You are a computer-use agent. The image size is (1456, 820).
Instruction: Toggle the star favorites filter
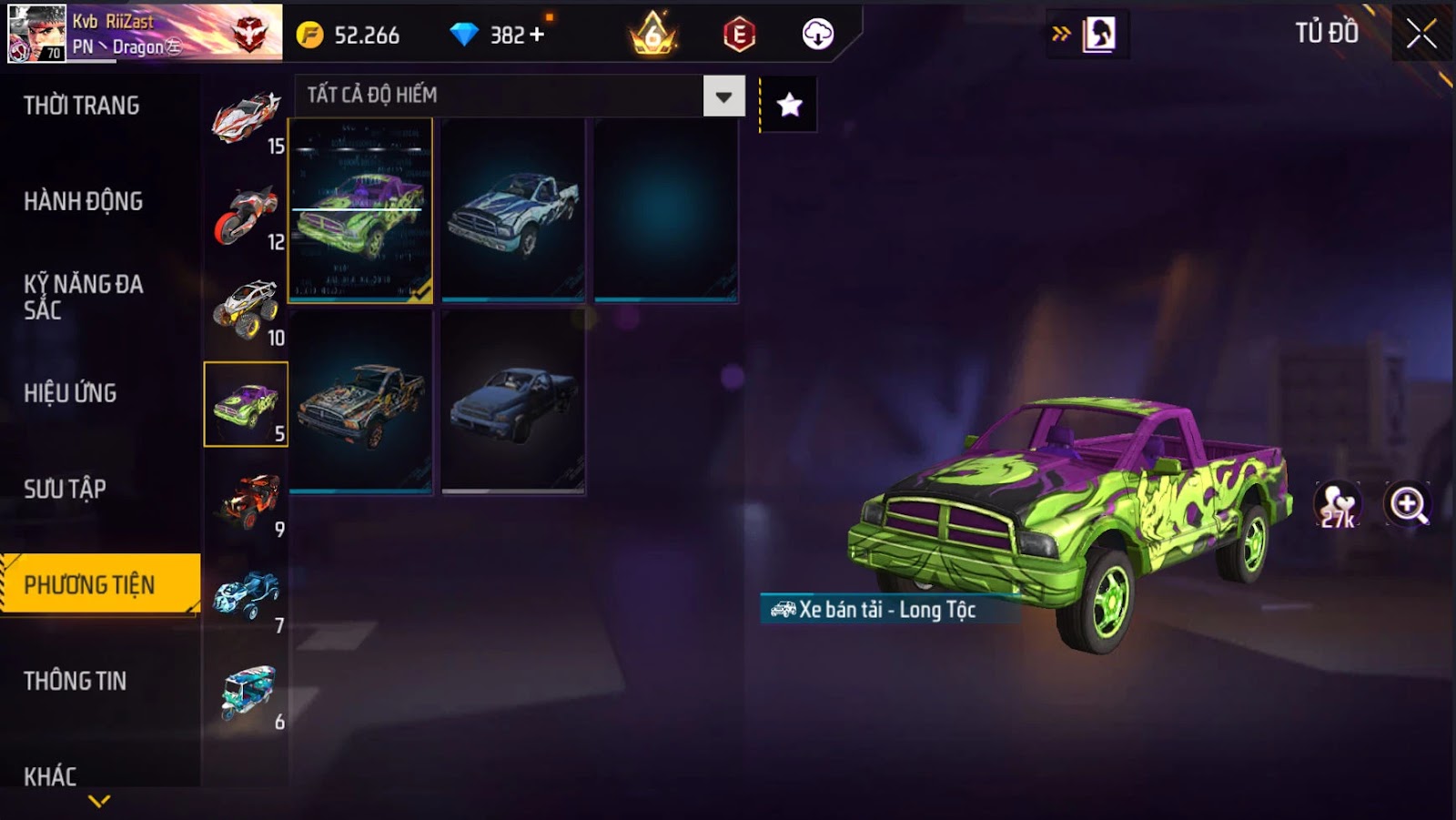click(x=789, y=105)
